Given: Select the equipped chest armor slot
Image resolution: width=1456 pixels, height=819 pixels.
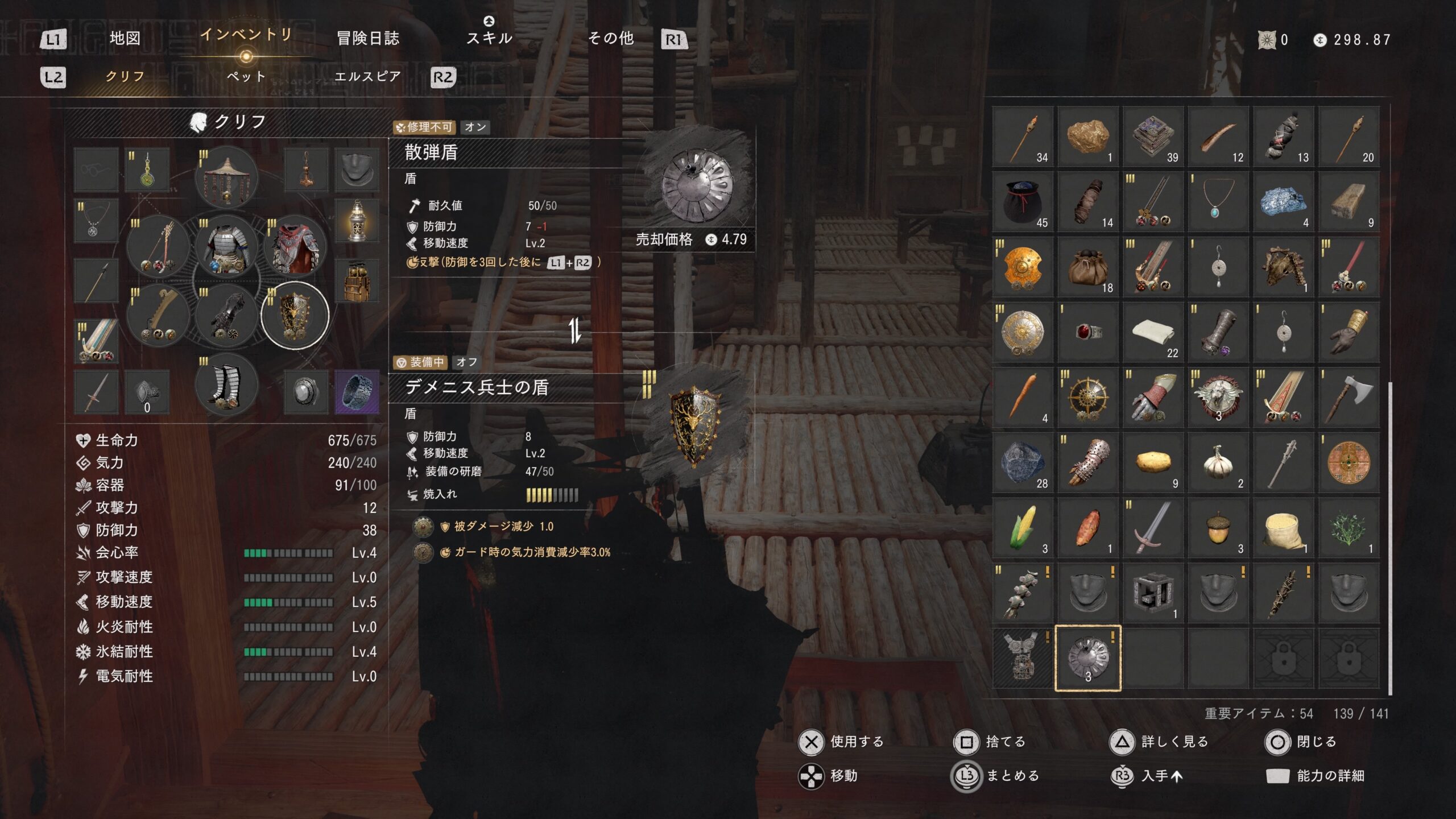Looking at the screenshot, I should pos(226,247).
